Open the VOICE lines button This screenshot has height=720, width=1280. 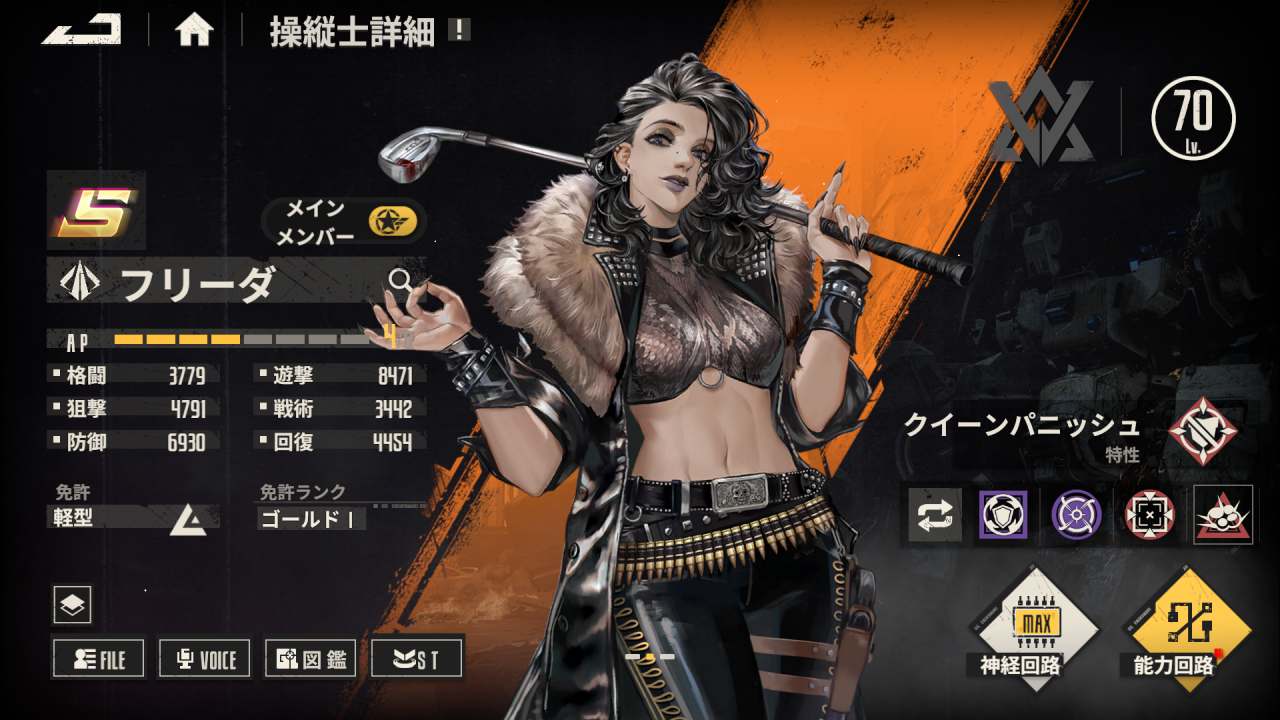tap(205, 658)
